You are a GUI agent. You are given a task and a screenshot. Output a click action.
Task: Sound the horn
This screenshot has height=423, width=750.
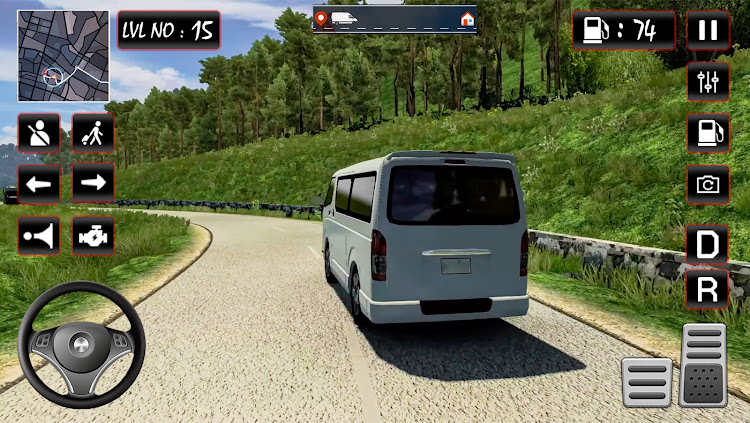39,236
